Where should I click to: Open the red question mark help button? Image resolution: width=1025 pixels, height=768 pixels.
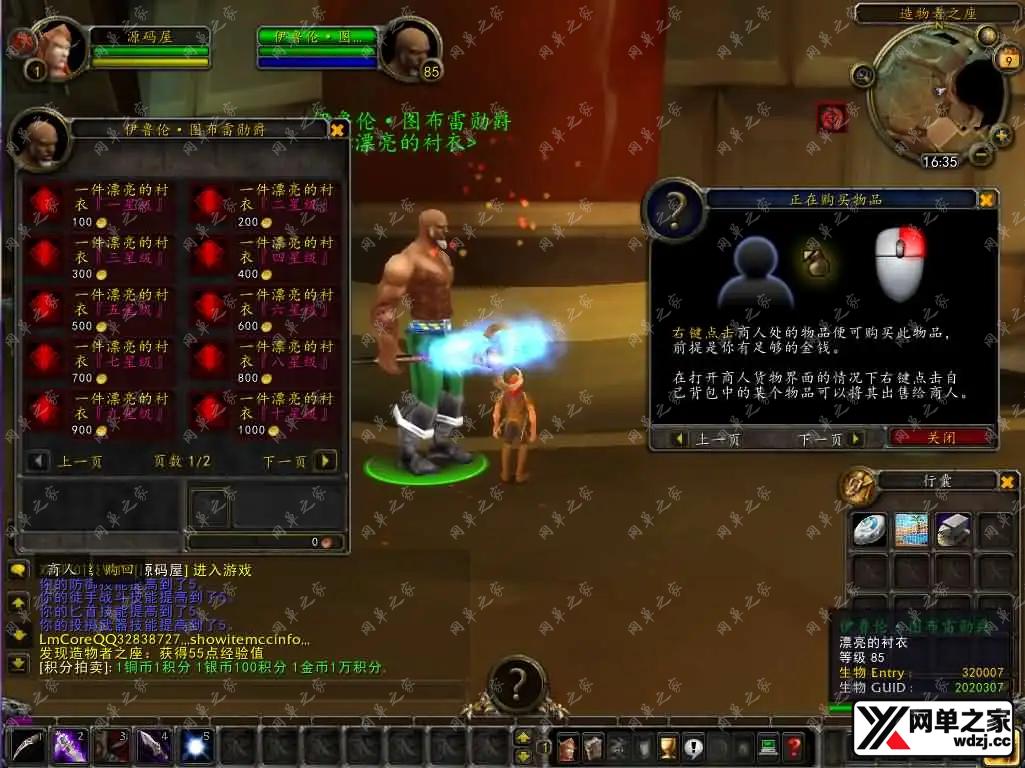tap(793, 746)
